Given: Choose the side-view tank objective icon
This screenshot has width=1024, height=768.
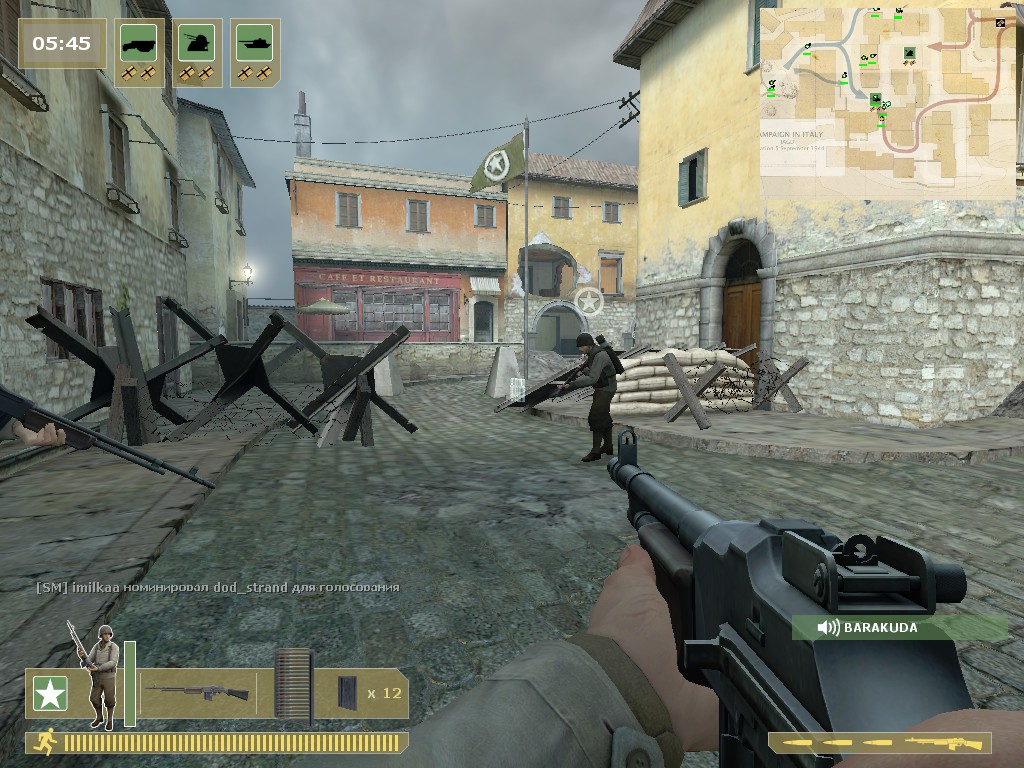Looking at the screenshot, I should 255,43.
